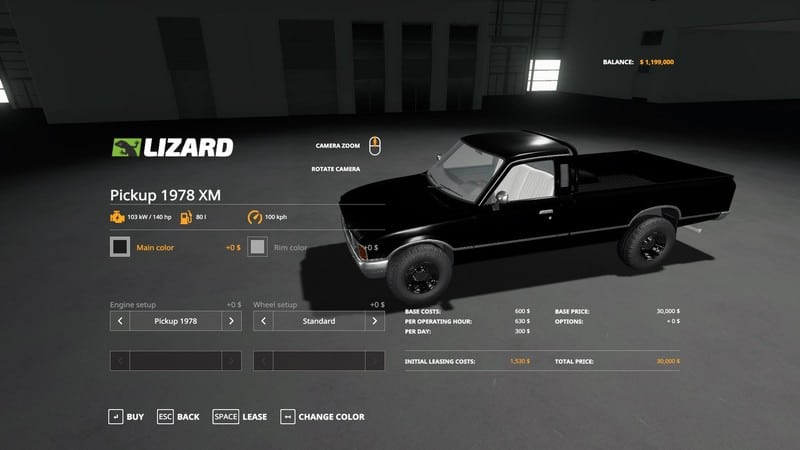800x450 pixels.
Task: Lease the pickup truck
Action: (240, 416)
